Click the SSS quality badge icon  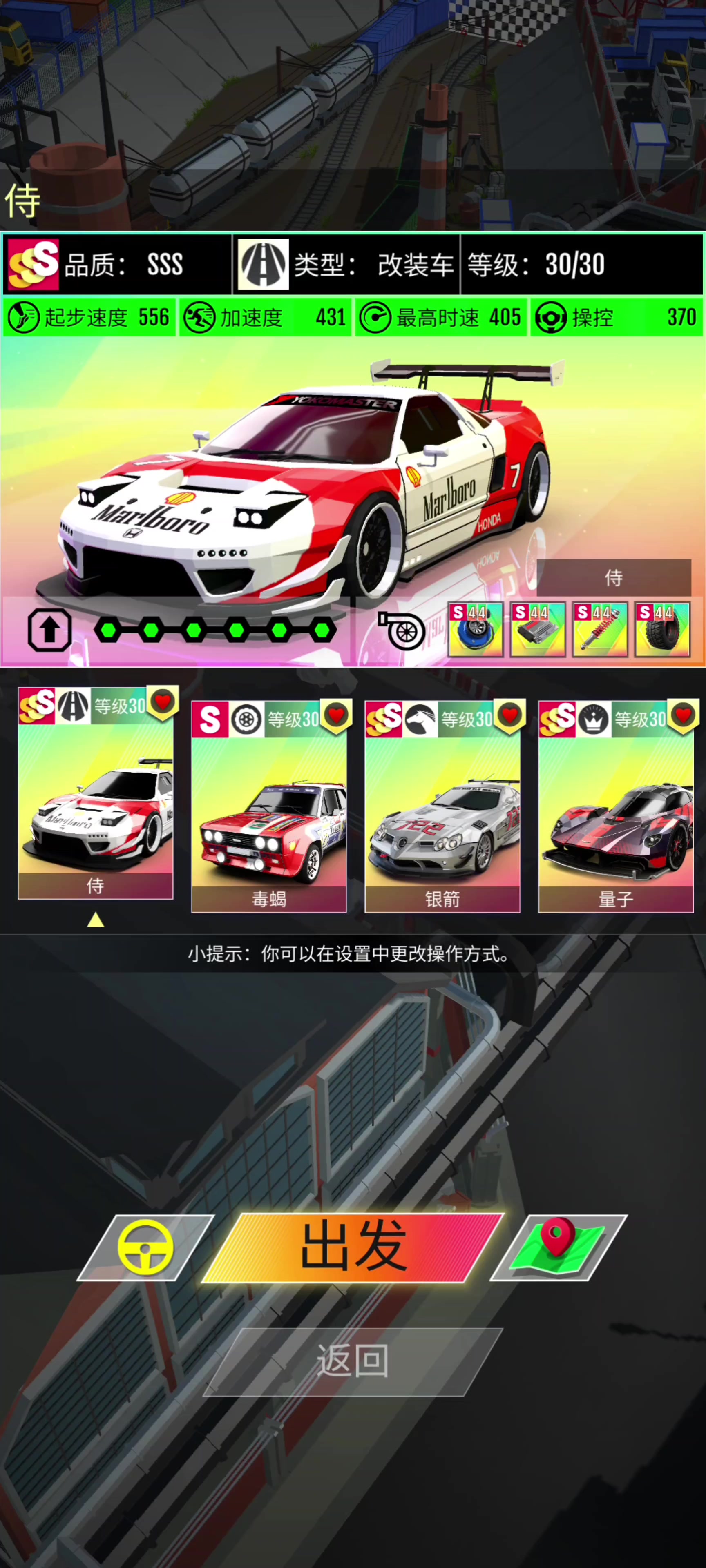34,263
